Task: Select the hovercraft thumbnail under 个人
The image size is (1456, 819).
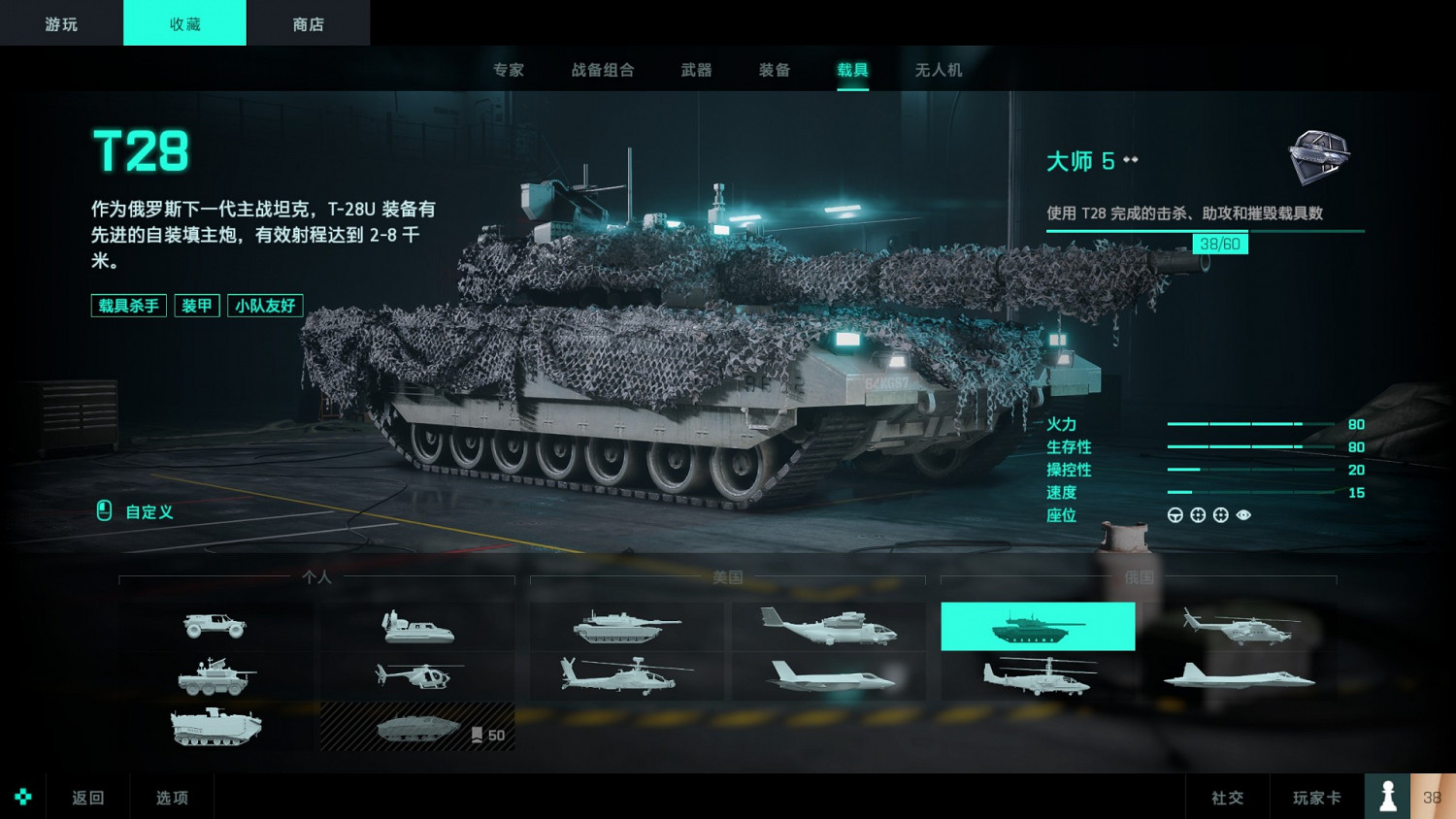Action: coord(417,626)
